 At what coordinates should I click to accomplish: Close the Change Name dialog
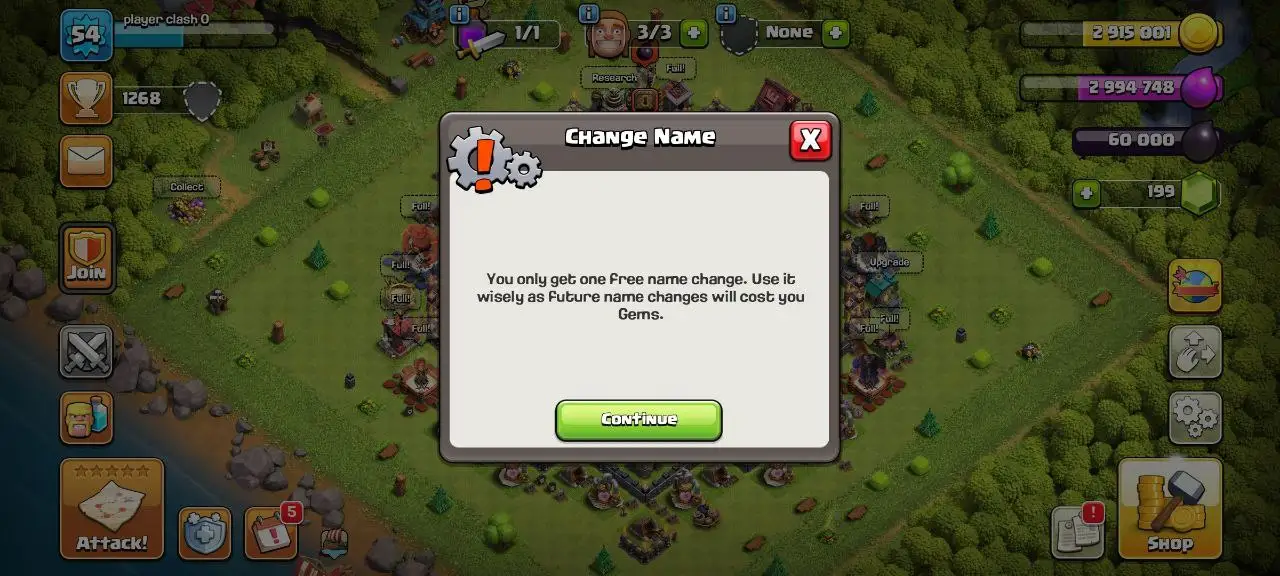810,141
